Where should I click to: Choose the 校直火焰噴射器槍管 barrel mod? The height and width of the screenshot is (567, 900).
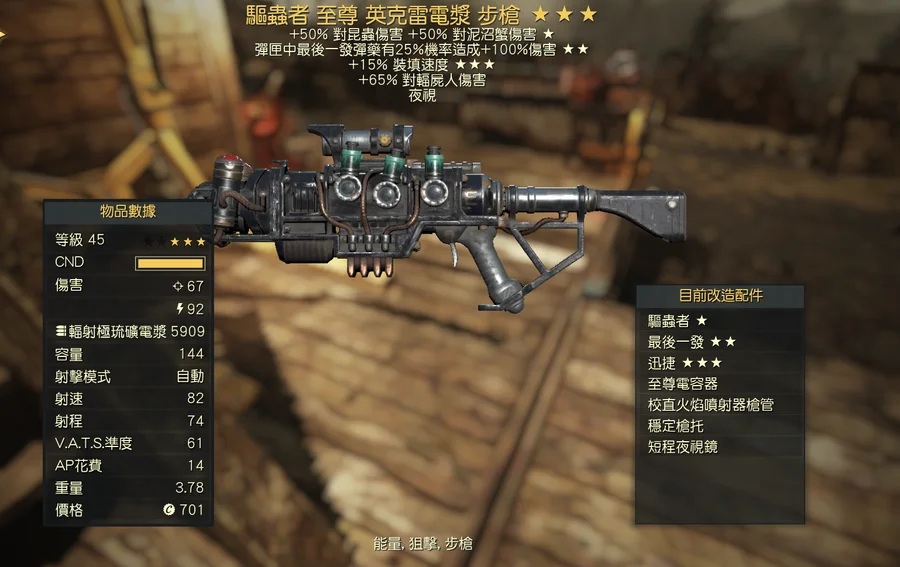(x=719, y=405)
